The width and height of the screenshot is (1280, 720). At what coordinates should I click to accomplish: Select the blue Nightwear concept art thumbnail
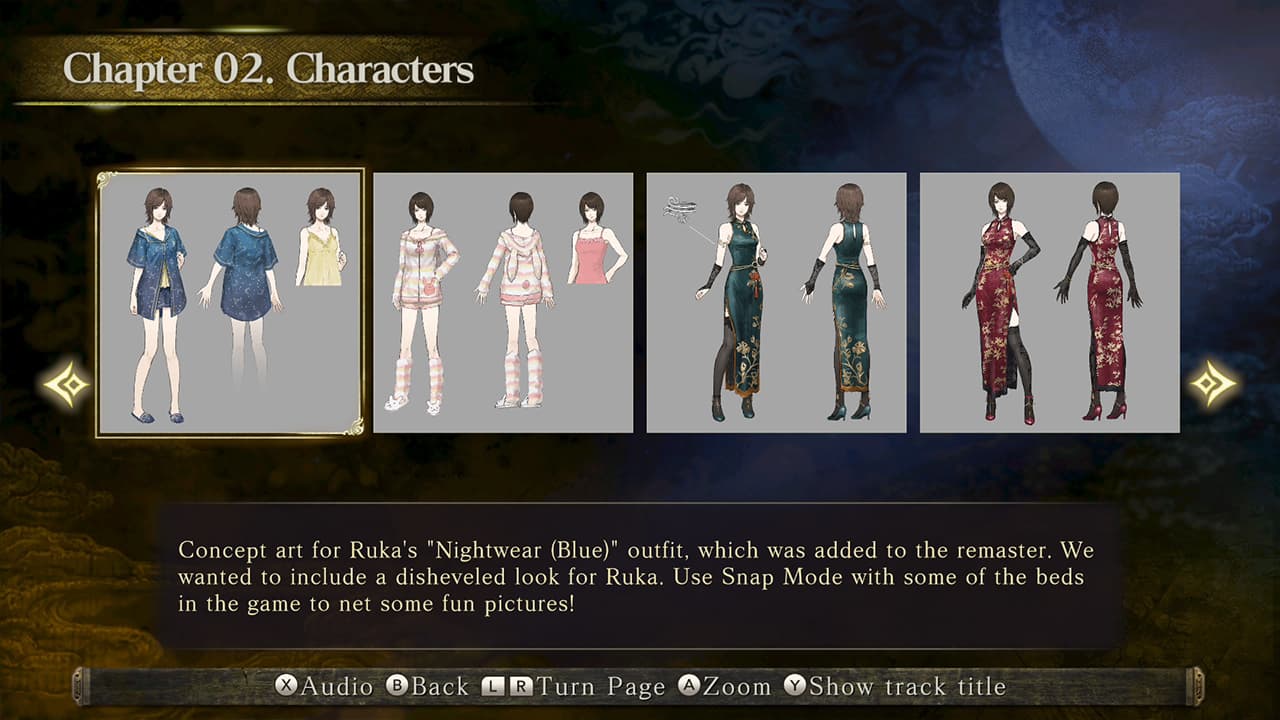click(x=227, y=305)
